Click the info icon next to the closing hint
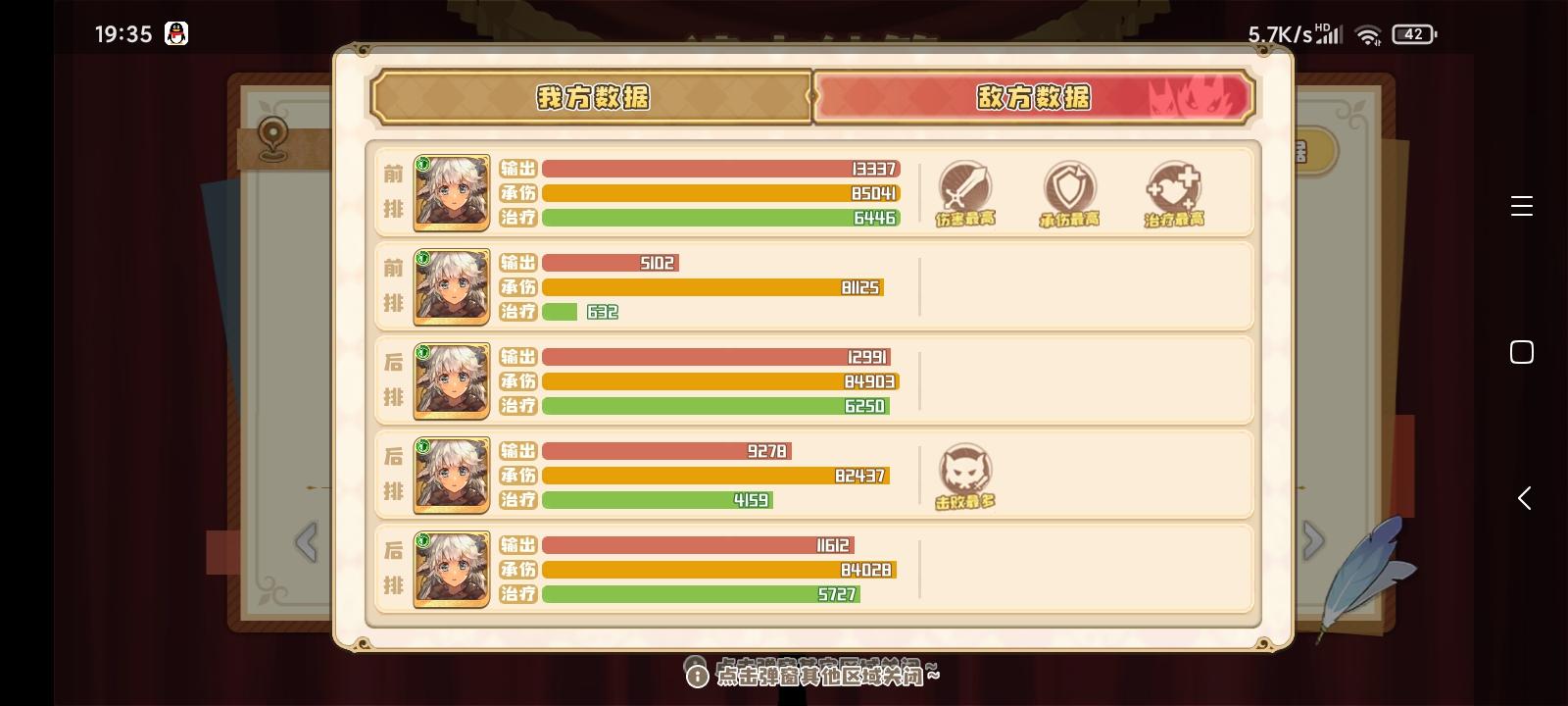Screen dimensions: 1568x706 coord(696,674)
